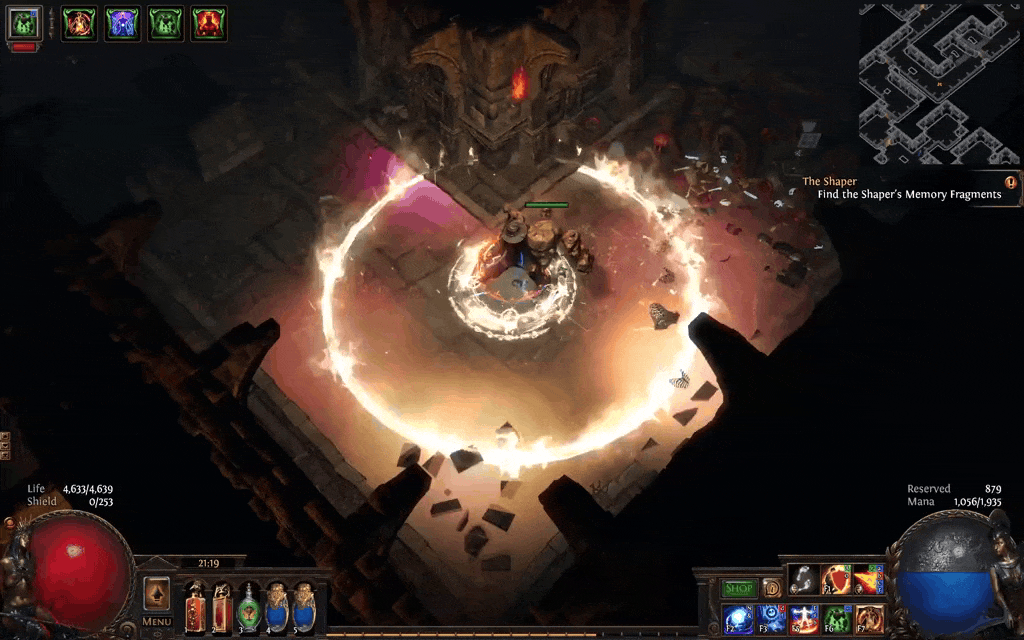
Task: Select the footprints move skill slot
Action: [x=803, y=579]
